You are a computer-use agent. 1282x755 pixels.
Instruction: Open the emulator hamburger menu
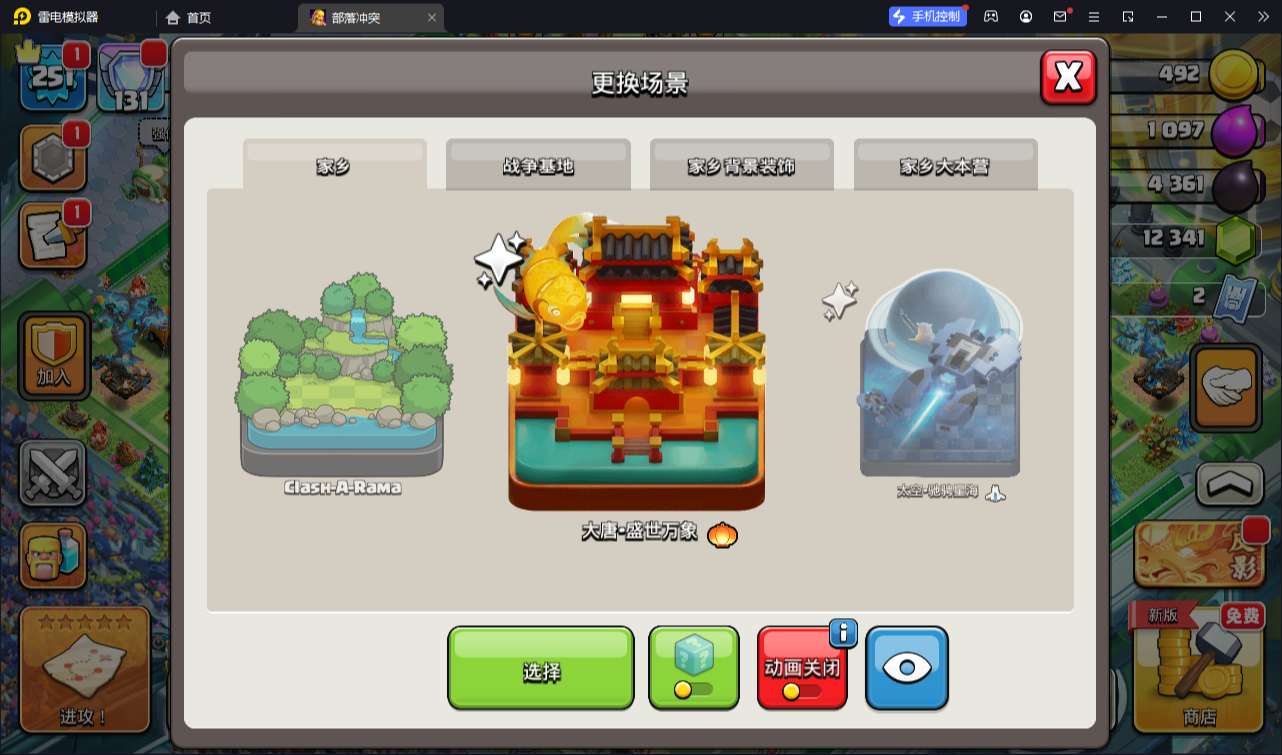point(1094,16)
